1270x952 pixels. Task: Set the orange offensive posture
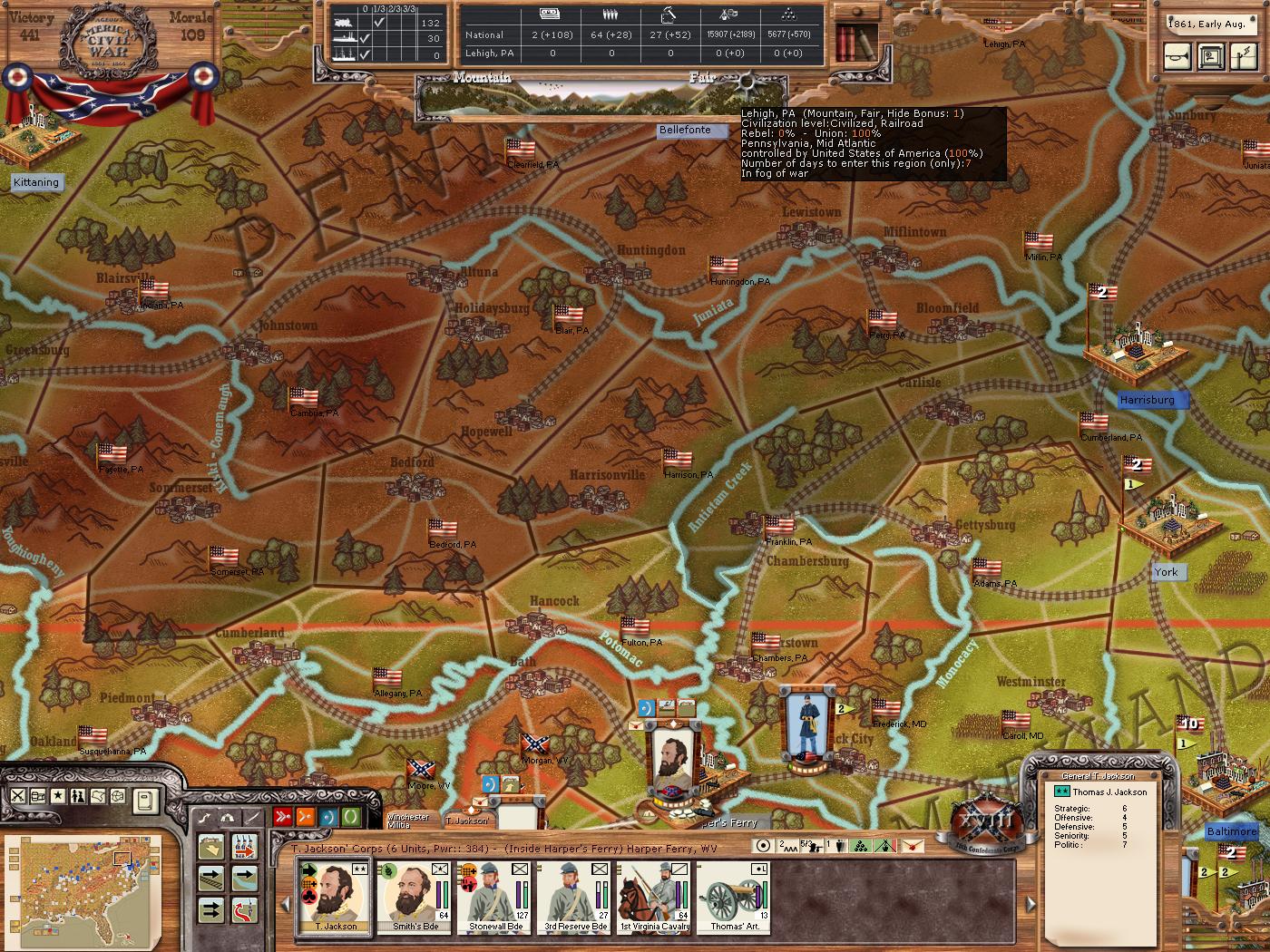pos(306,817)
